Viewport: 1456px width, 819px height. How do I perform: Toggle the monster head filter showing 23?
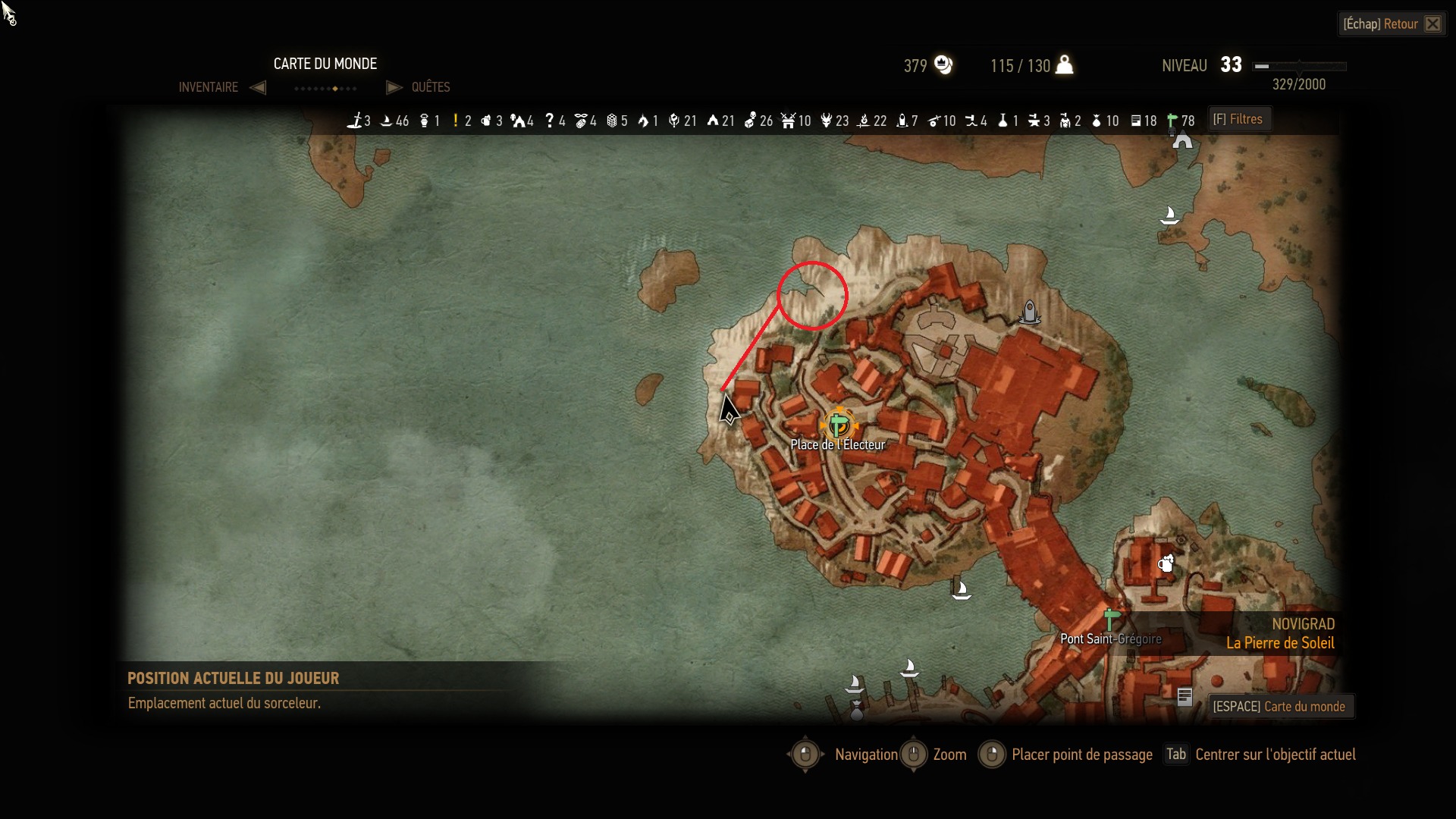[827, 121]
